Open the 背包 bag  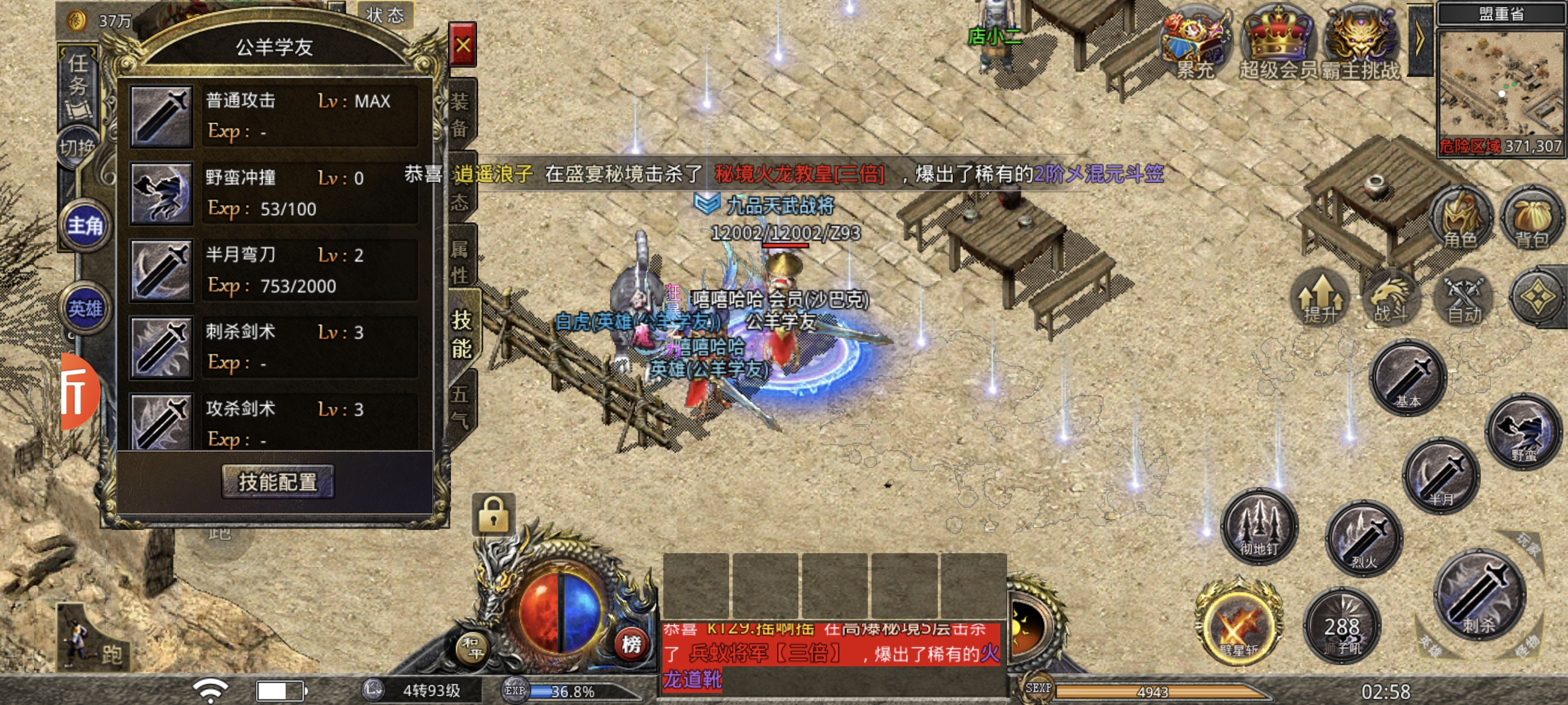(x=1532, y=220)
